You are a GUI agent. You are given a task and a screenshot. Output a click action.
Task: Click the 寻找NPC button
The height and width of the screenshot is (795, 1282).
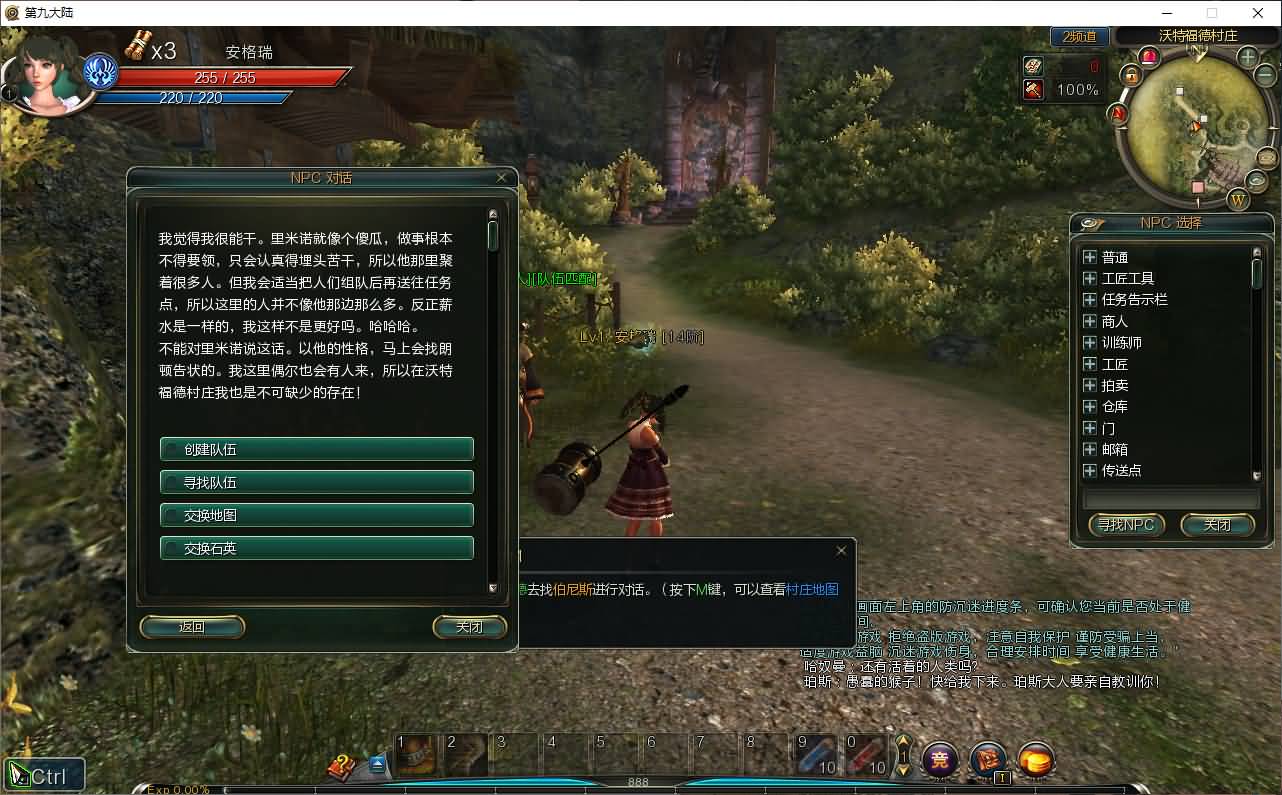click(1126, 524)
